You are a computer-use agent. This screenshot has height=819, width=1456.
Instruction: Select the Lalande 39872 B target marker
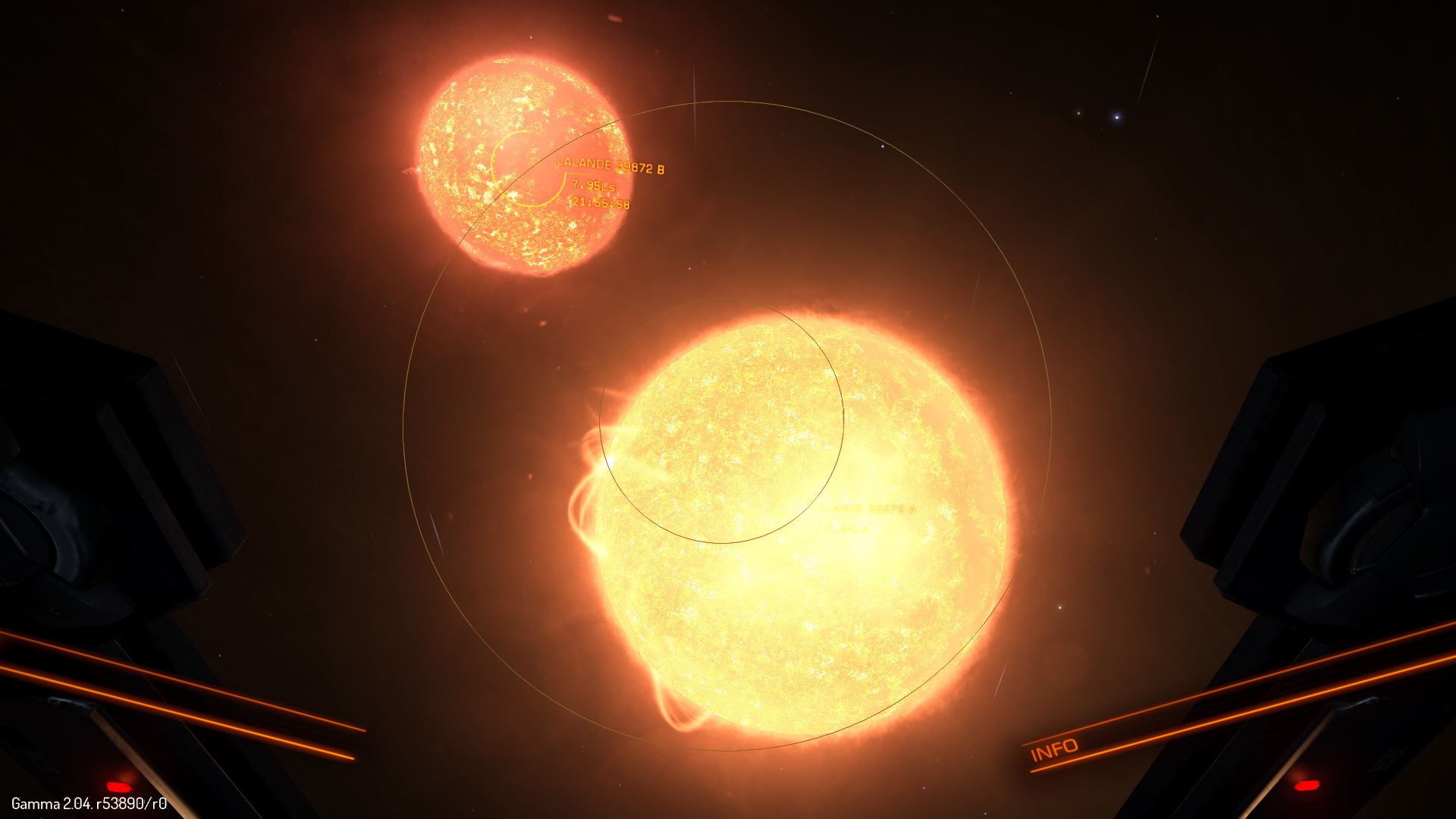(x=529, y=168)
